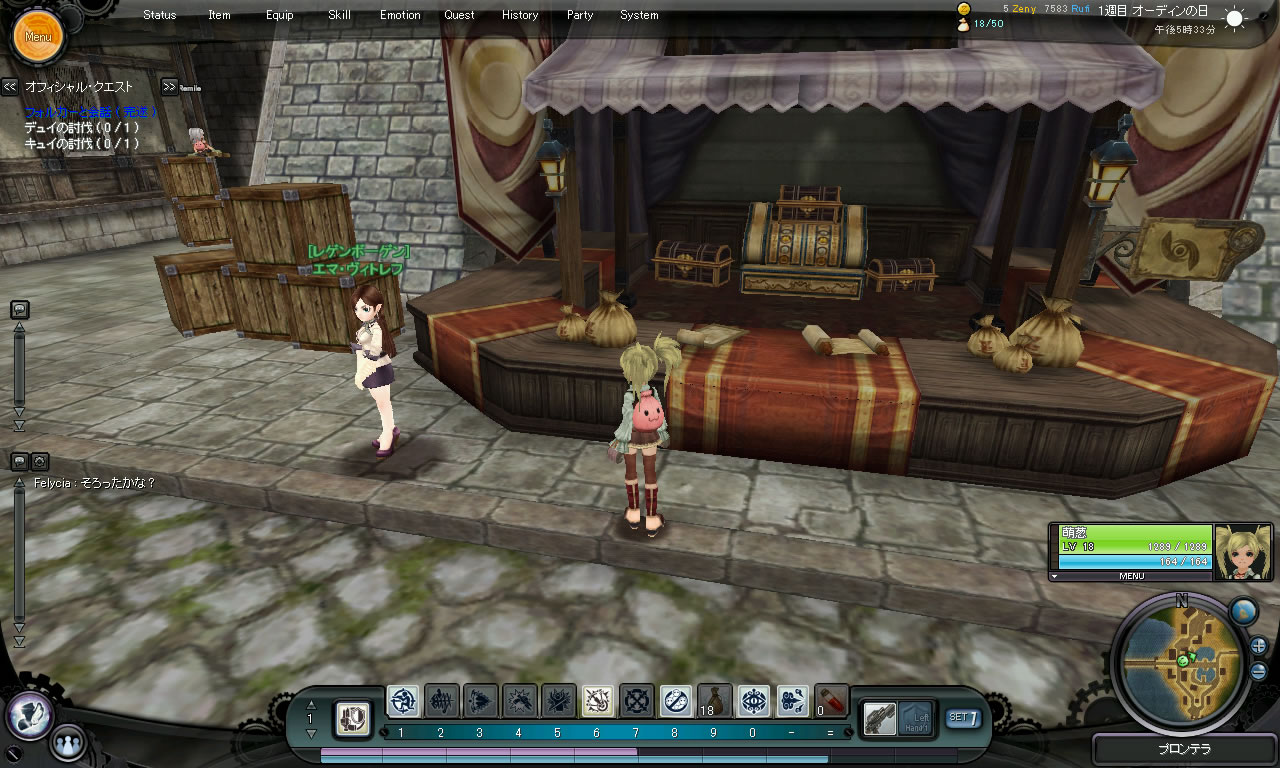The height and width of the screenshot is (768, 1280).
Task: Select the equipped rifle weapon slot
Action: click(879, 717)
